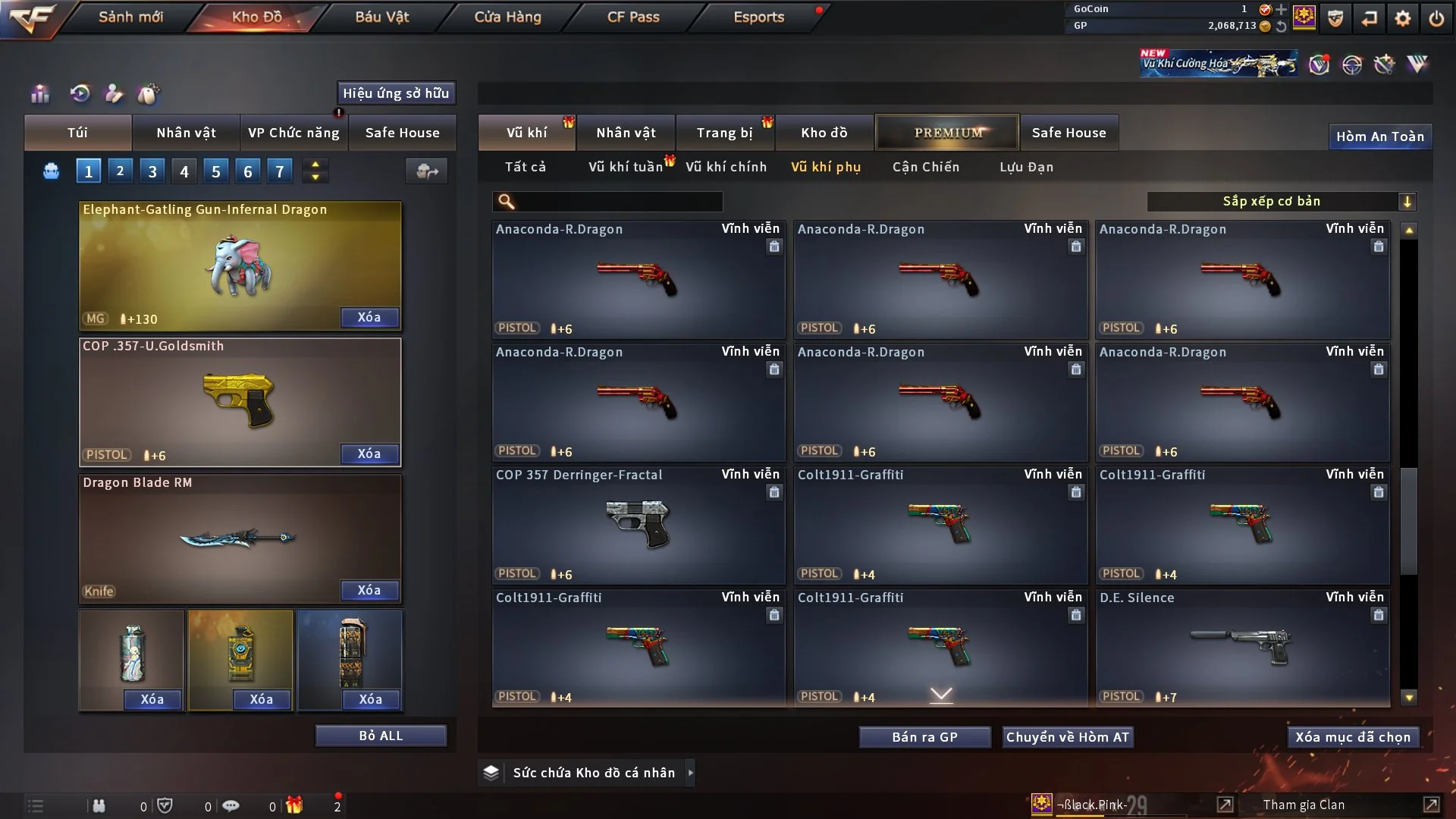Select the Nhân vật bag tab

186,133
